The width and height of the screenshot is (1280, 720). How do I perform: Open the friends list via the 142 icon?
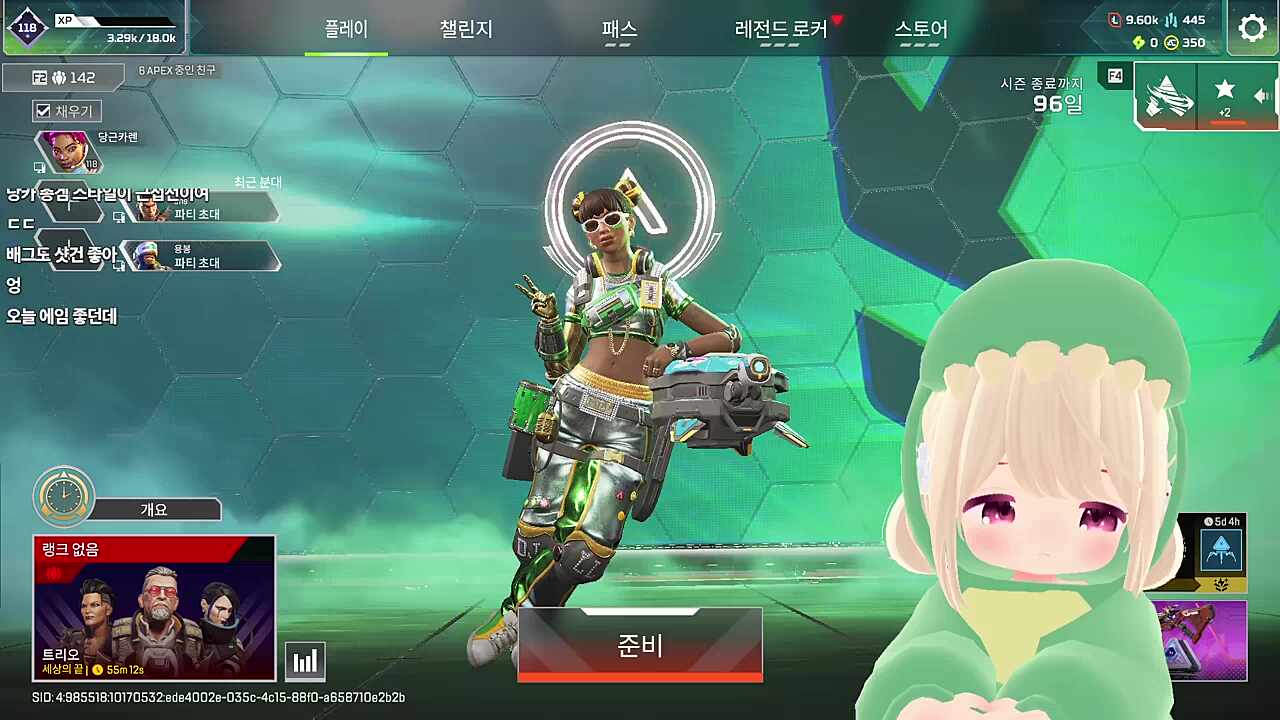[62, 75]
